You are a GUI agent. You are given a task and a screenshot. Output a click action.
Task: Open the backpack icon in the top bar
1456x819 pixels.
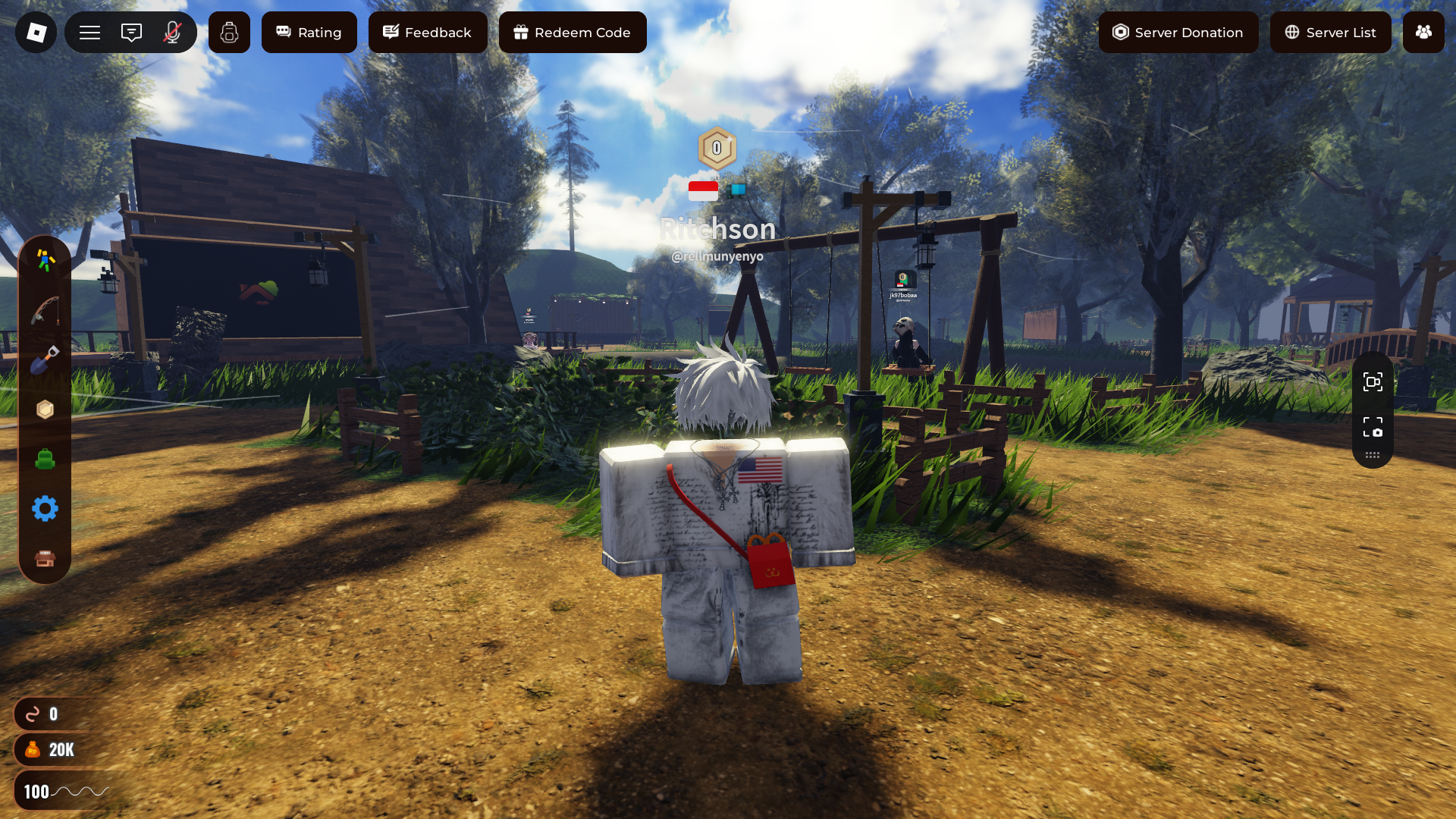point(229,33)
